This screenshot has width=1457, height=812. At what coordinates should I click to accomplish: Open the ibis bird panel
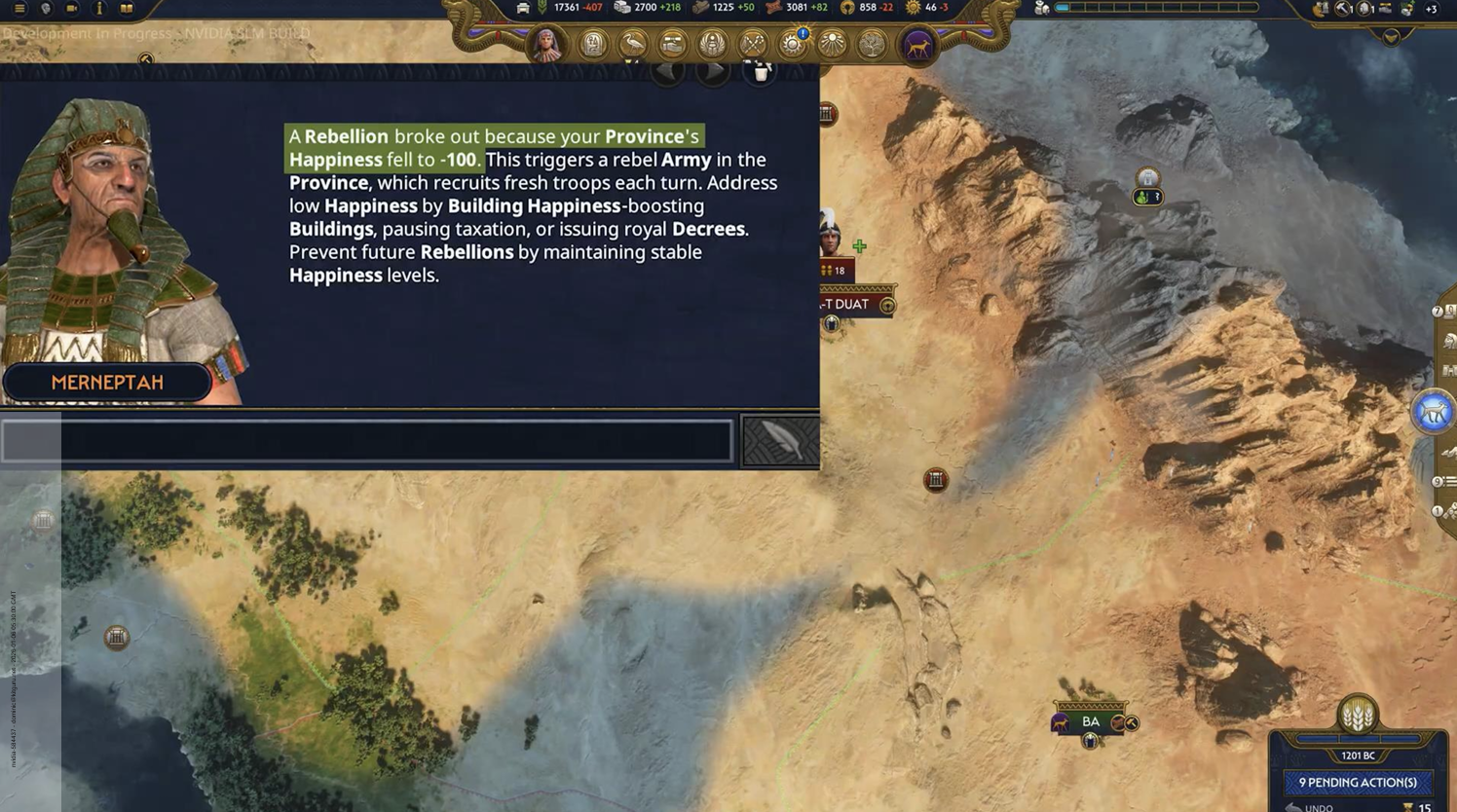tap(633, 45)
